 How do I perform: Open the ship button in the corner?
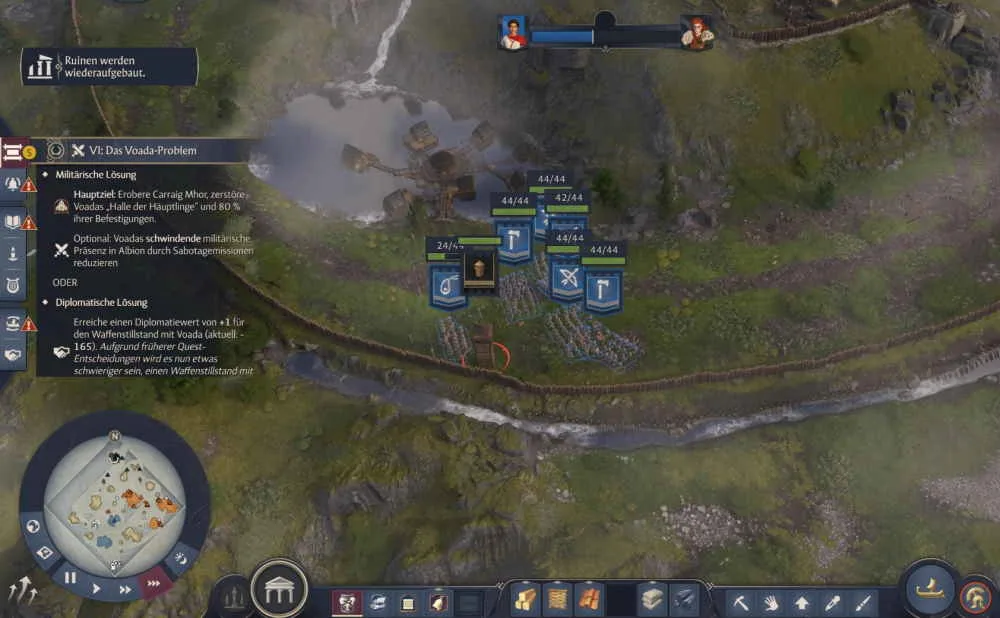point(931,588)
